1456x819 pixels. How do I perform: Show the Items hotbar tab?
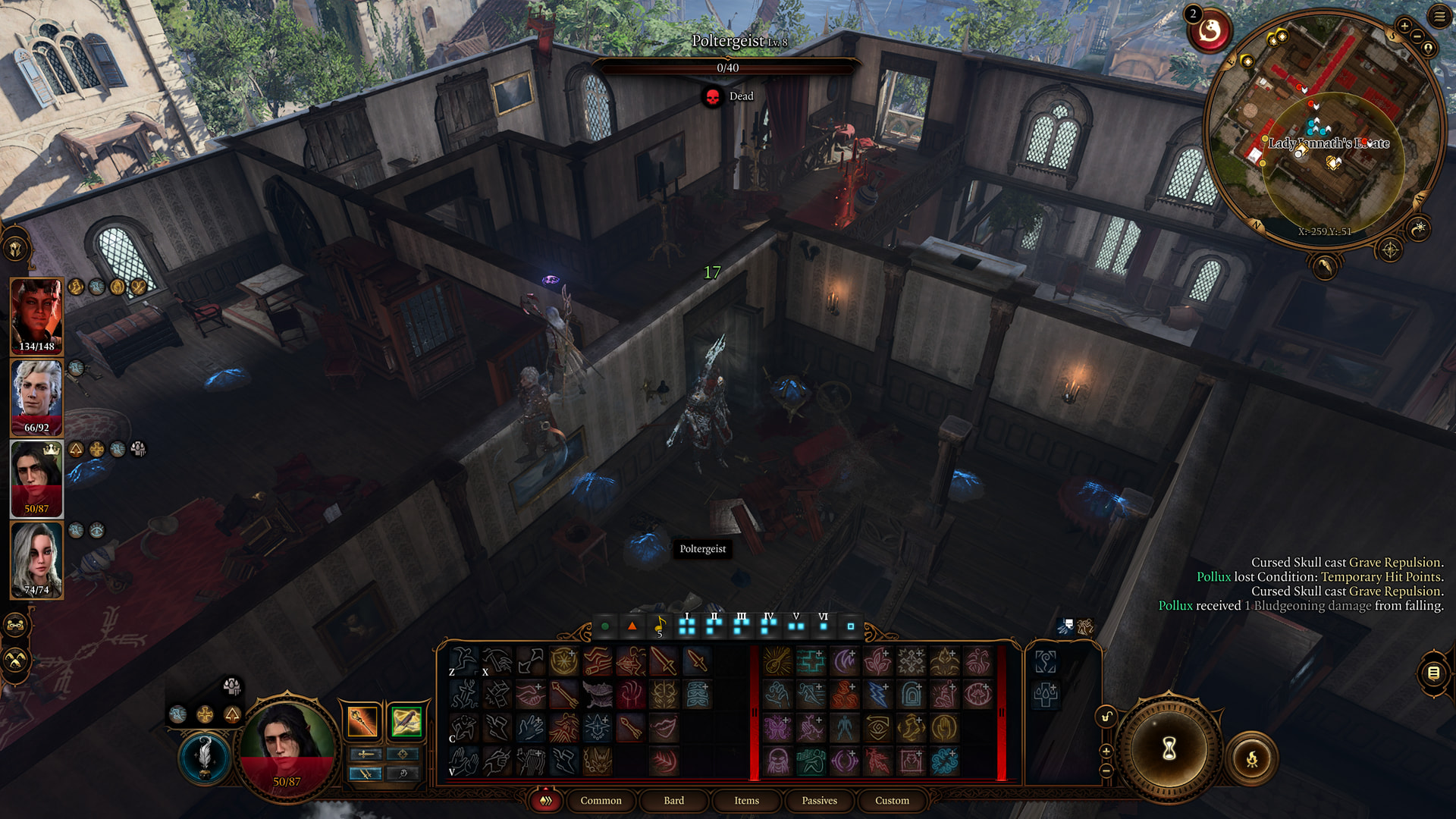pyautogui.click(x=746, y=800)
